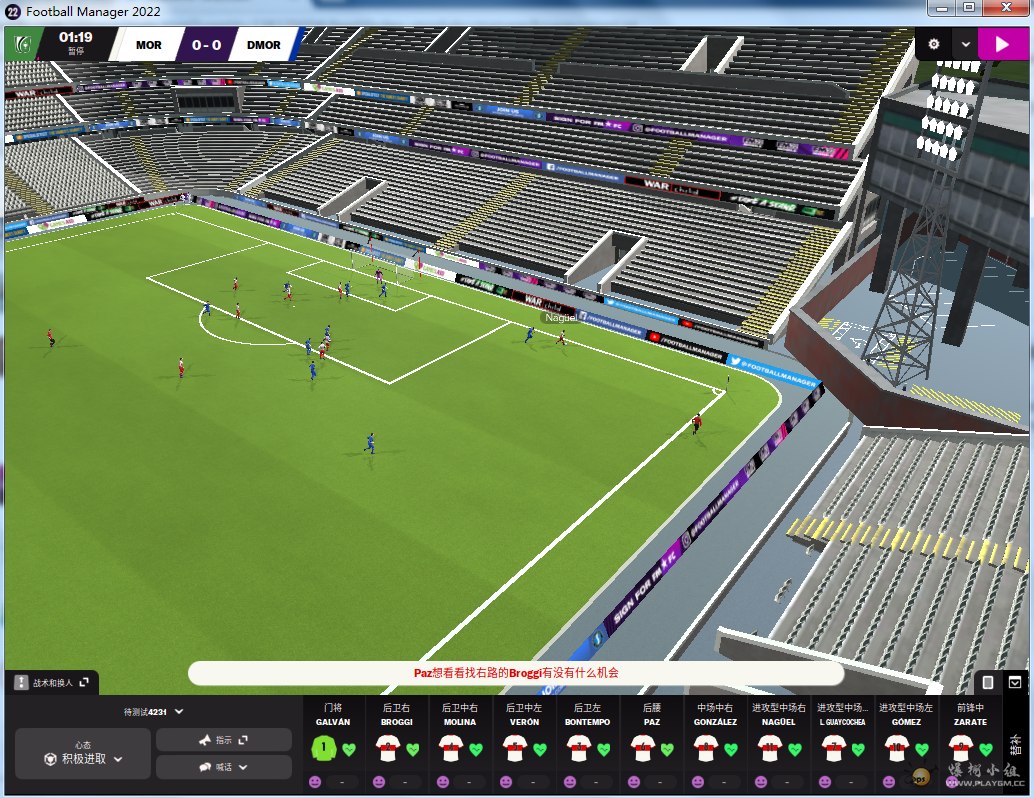
Task: Open the 战术和换人 tactics panel
Action: point(52,683)
